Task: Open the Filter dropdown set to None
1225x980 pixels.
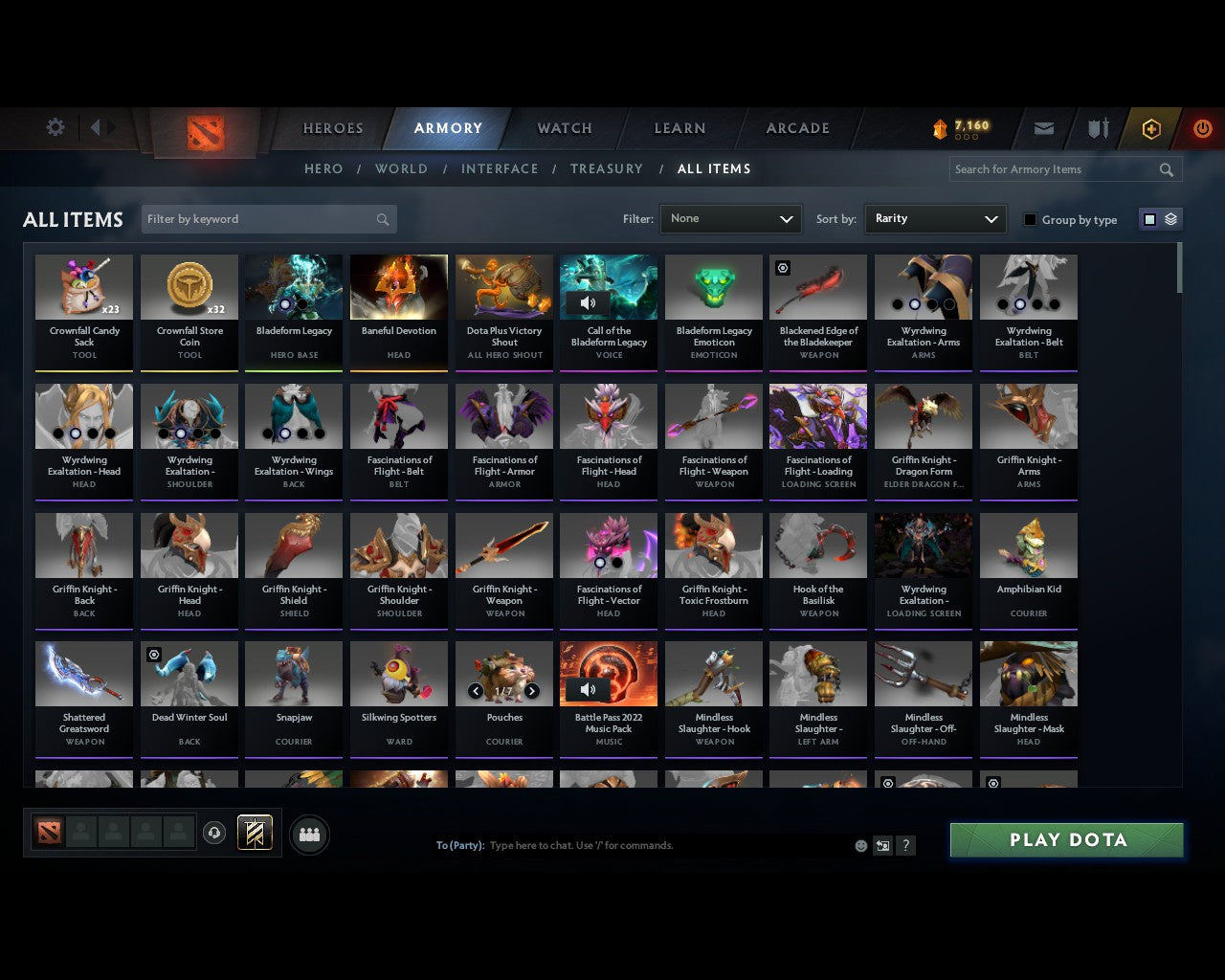Action: click(730, 218)
